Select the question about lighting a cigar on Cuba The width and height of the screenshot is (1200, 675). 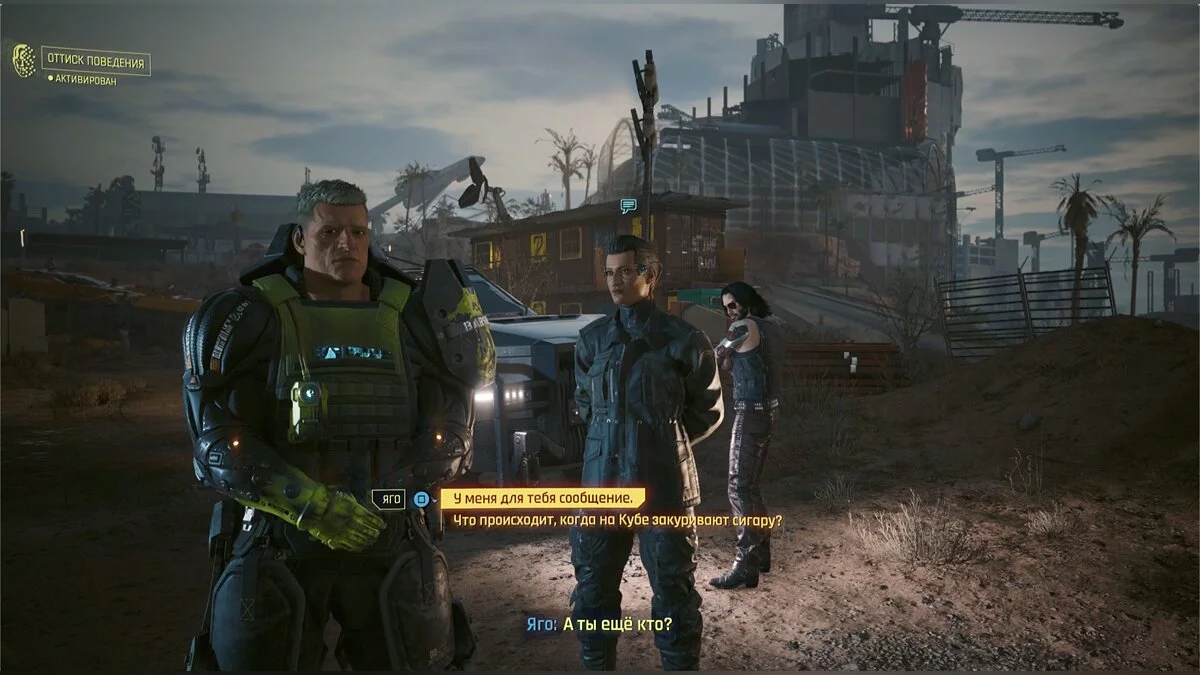click(x=617, y=520)
